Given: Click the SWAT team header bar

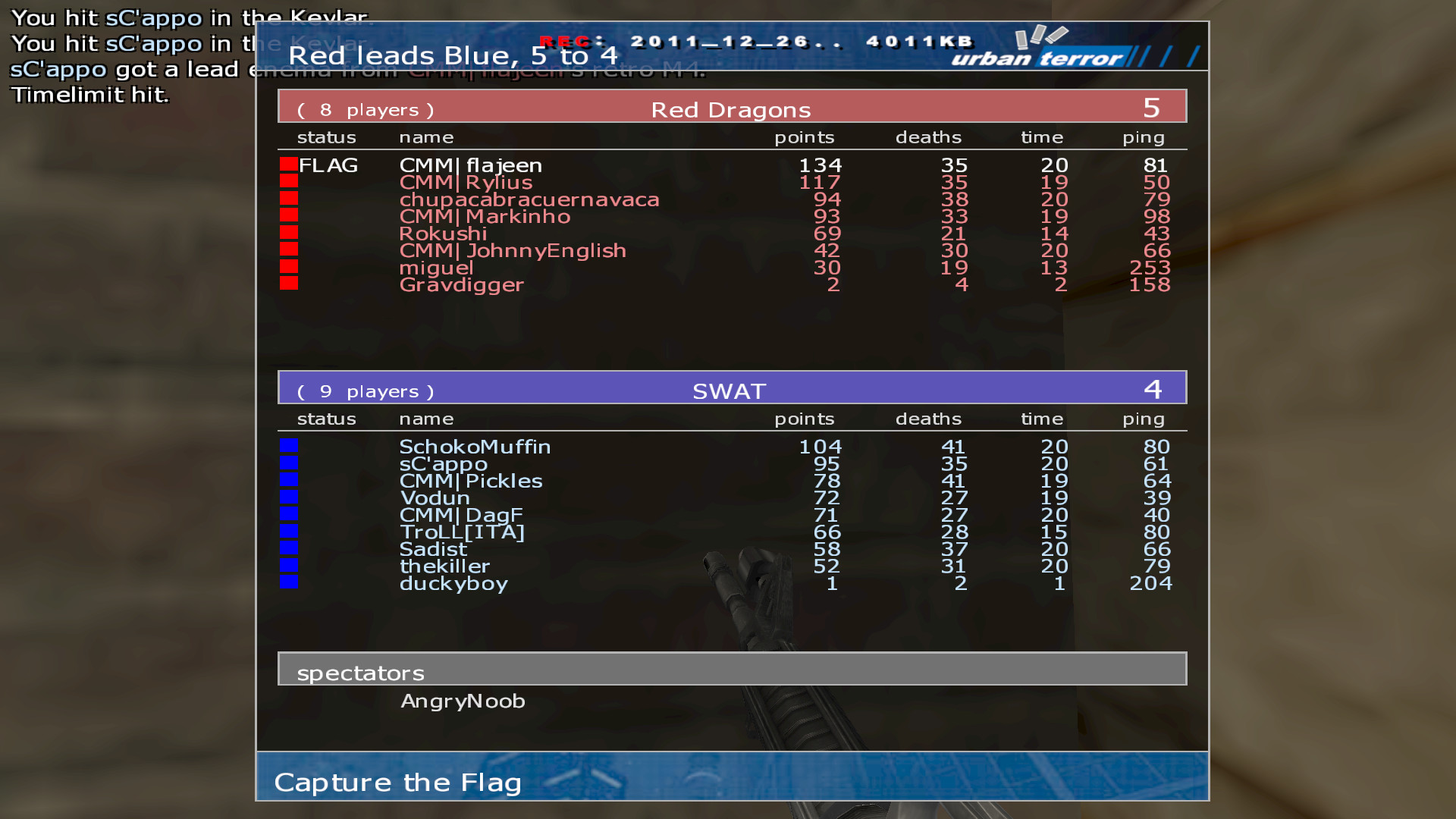Looking at the screenshot, I should click(731, 388).
